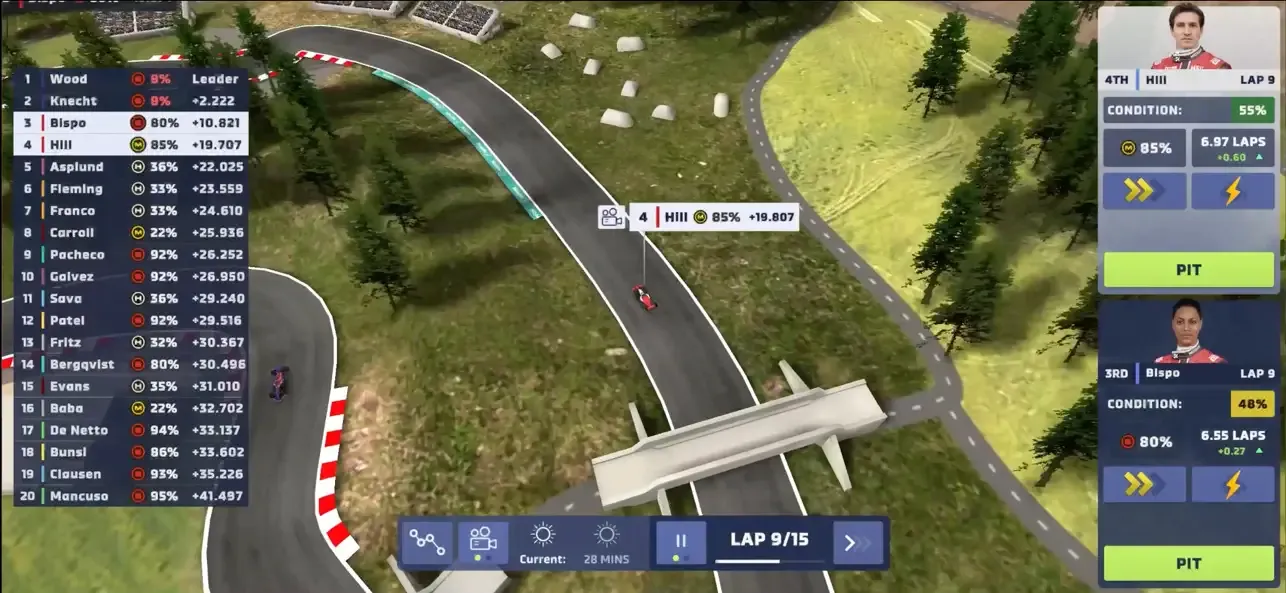The height and width of the screenshot is (593, 1286).
Task: Increase race speed with fast-forward arrows
Action: 858,543
